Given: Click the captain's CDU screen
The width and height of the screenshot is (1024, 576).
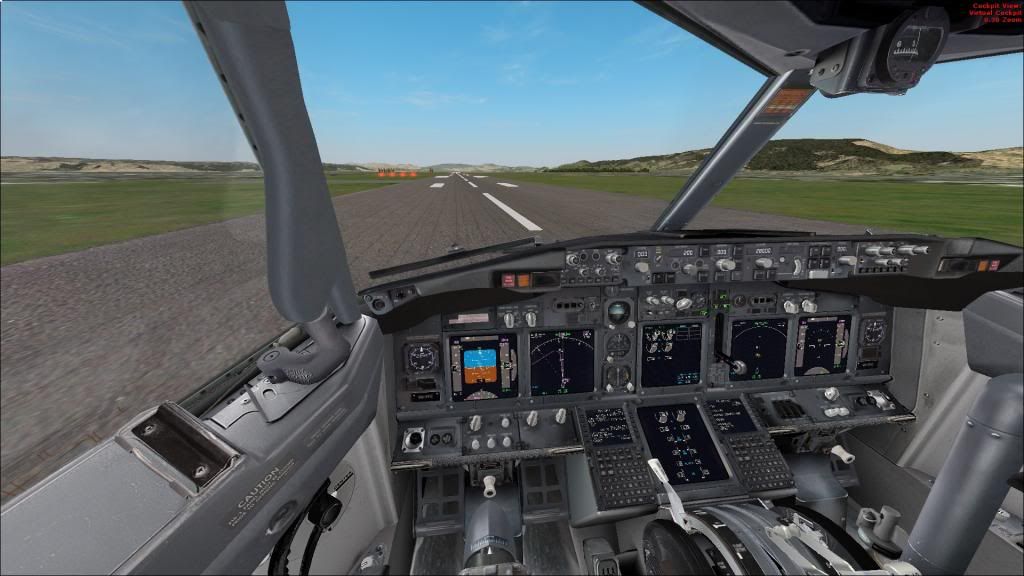Looking at the screenshot, I should pos(608,424).
